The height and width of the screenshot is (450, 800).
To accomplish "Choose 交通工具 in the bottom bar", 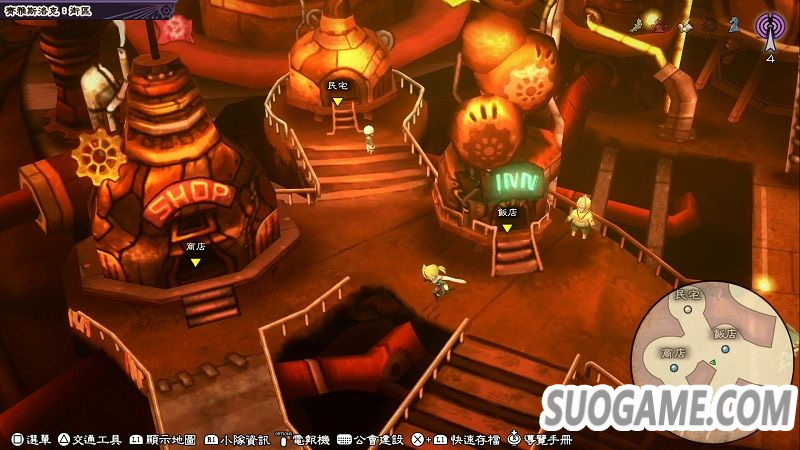I will [x=90, y=440].
